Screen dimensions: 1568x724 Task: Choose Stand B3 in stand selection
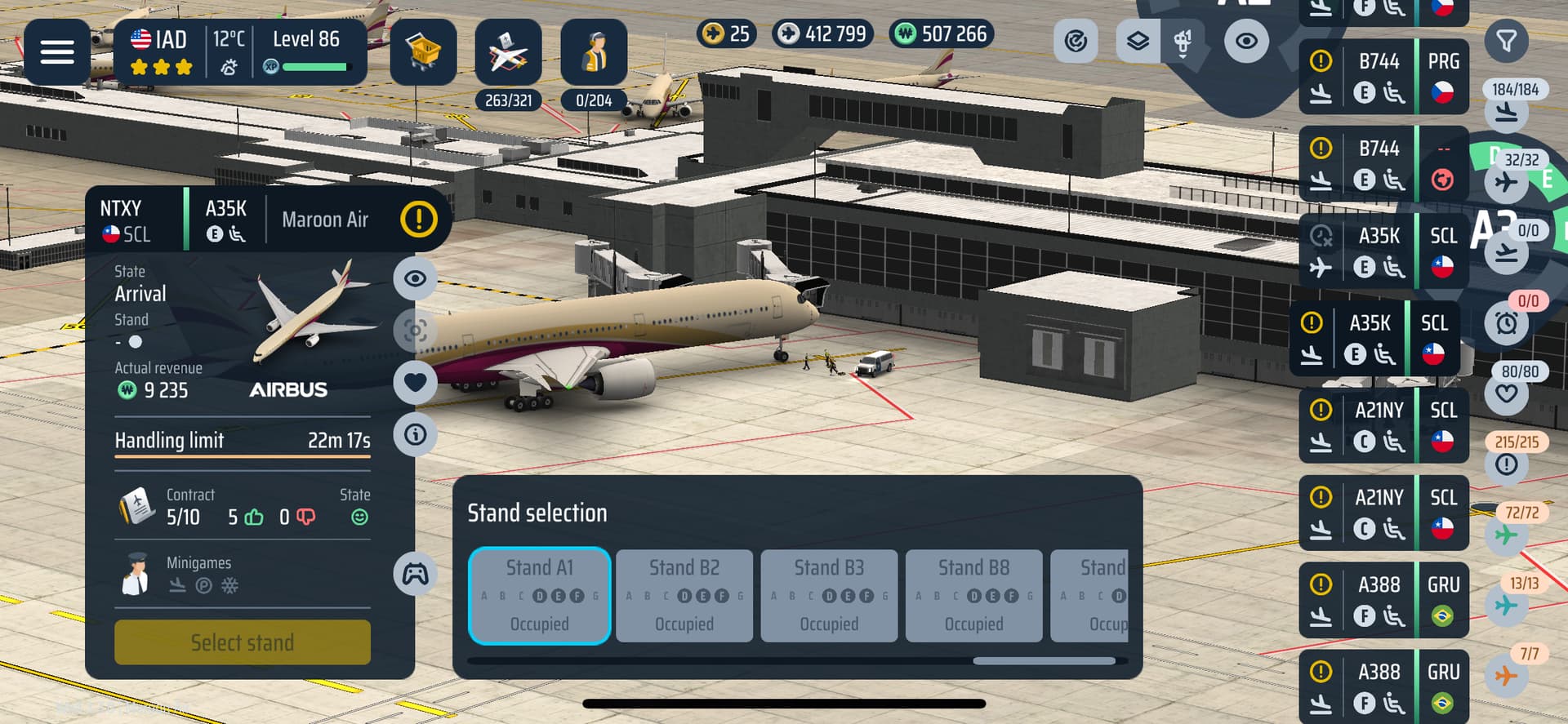click(829, 596)
